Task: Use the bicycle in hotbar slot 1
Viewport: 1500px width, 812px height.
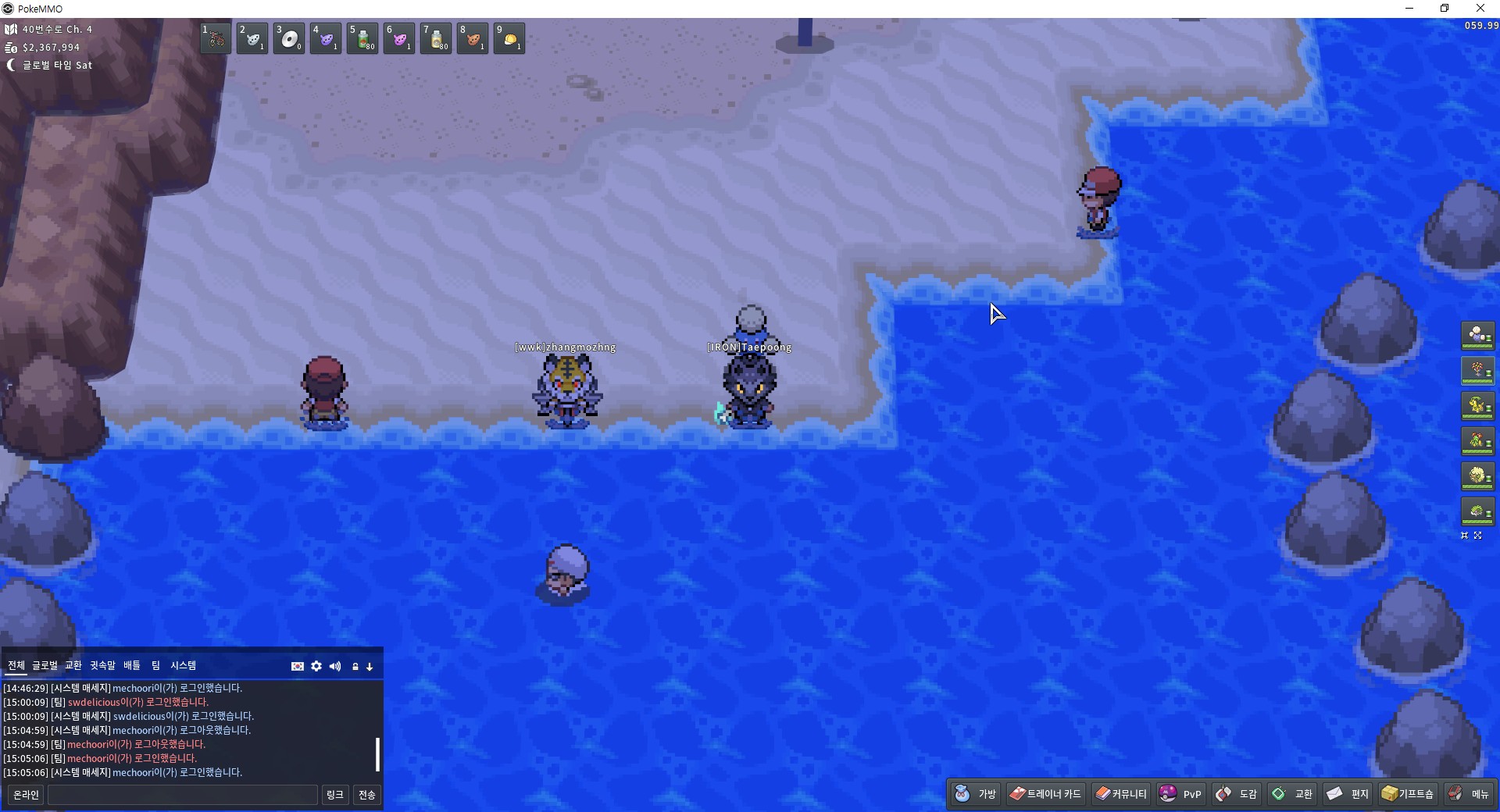Action: click(x=216, y=38)
